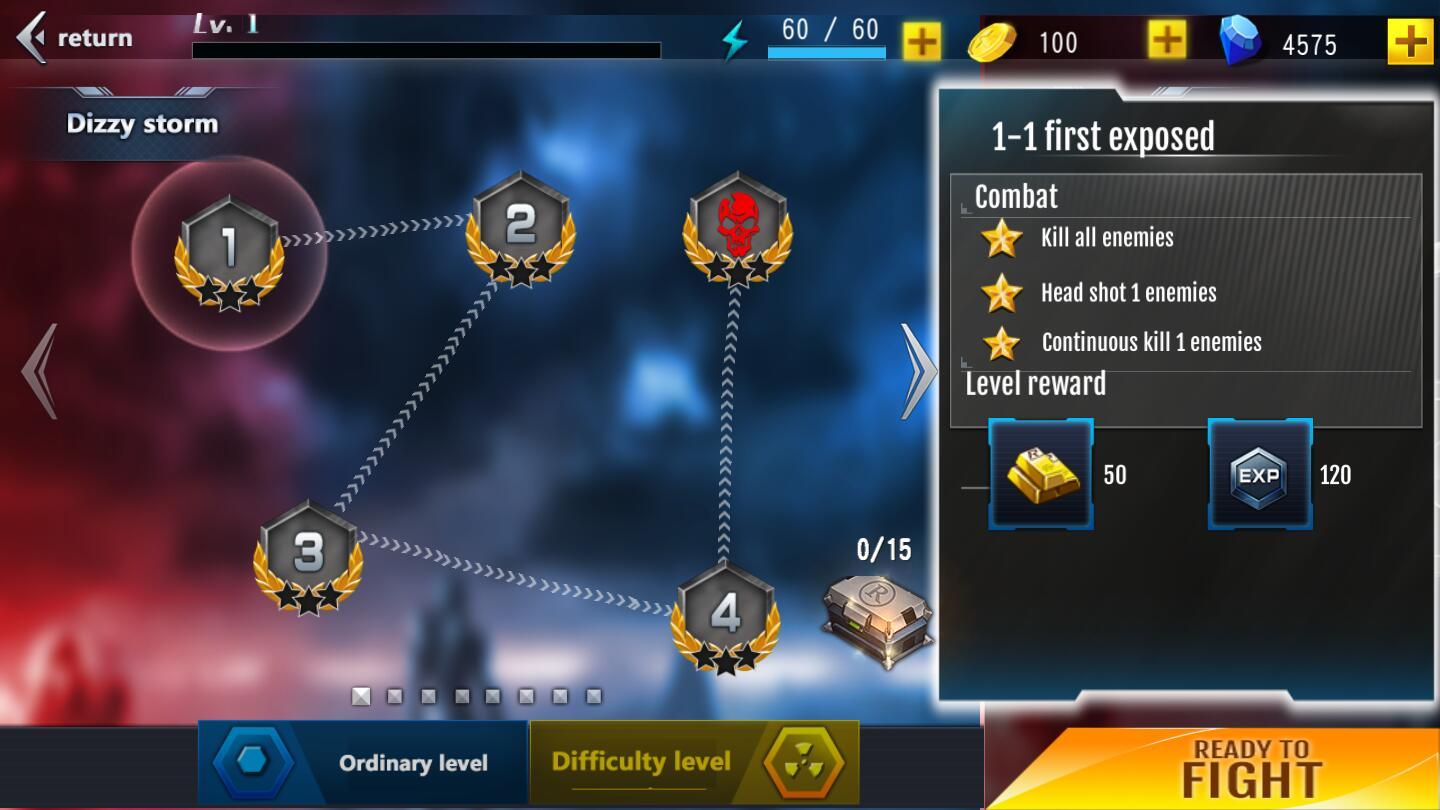The height and width of the screenshot is (810, 1440).
Task: Advance to the next chapter with right arrow
Action: (917, 371)
